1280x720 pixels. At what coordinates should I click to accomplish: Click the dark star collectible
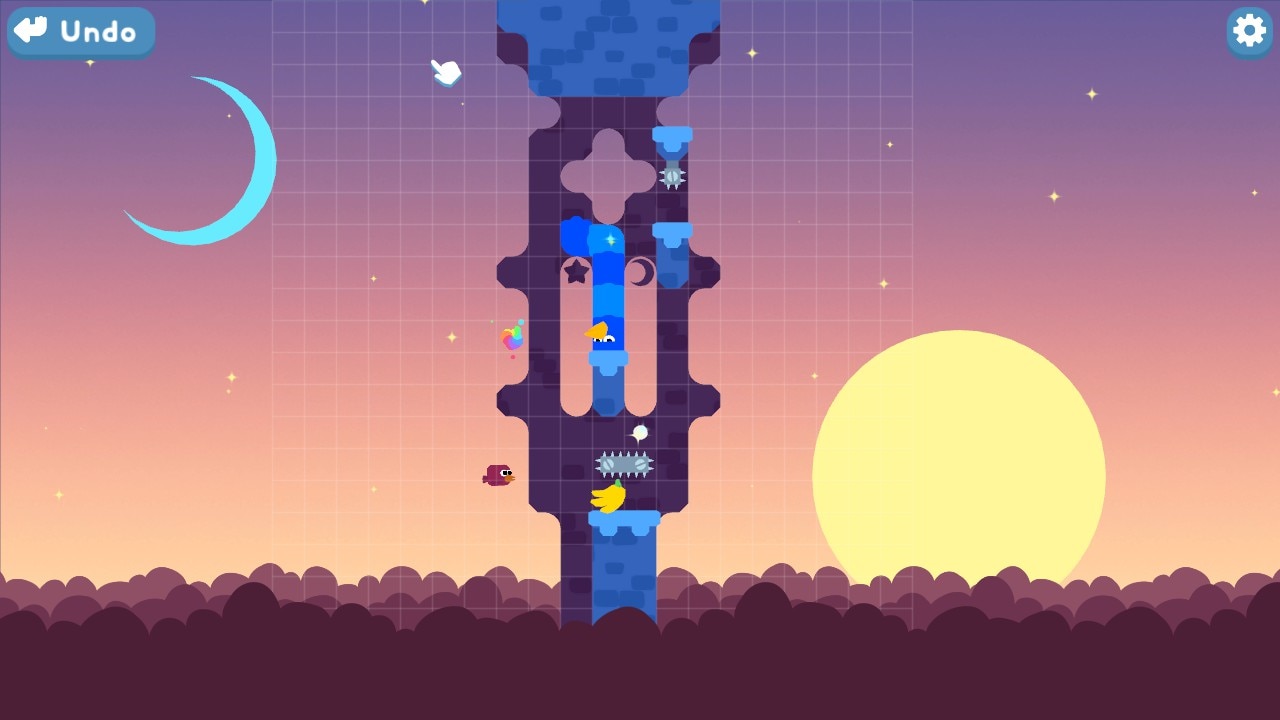pyautogui.click(x=576, y=269)
